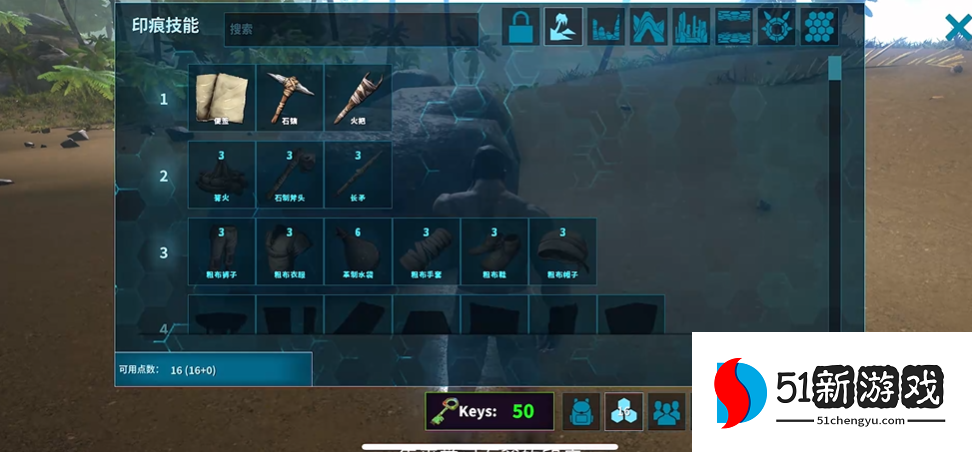The height and width of the screenshot is (452, 972).
Task: Select the cloth shirt (粗布衣服) engram
Action: [x=290, y=251]
